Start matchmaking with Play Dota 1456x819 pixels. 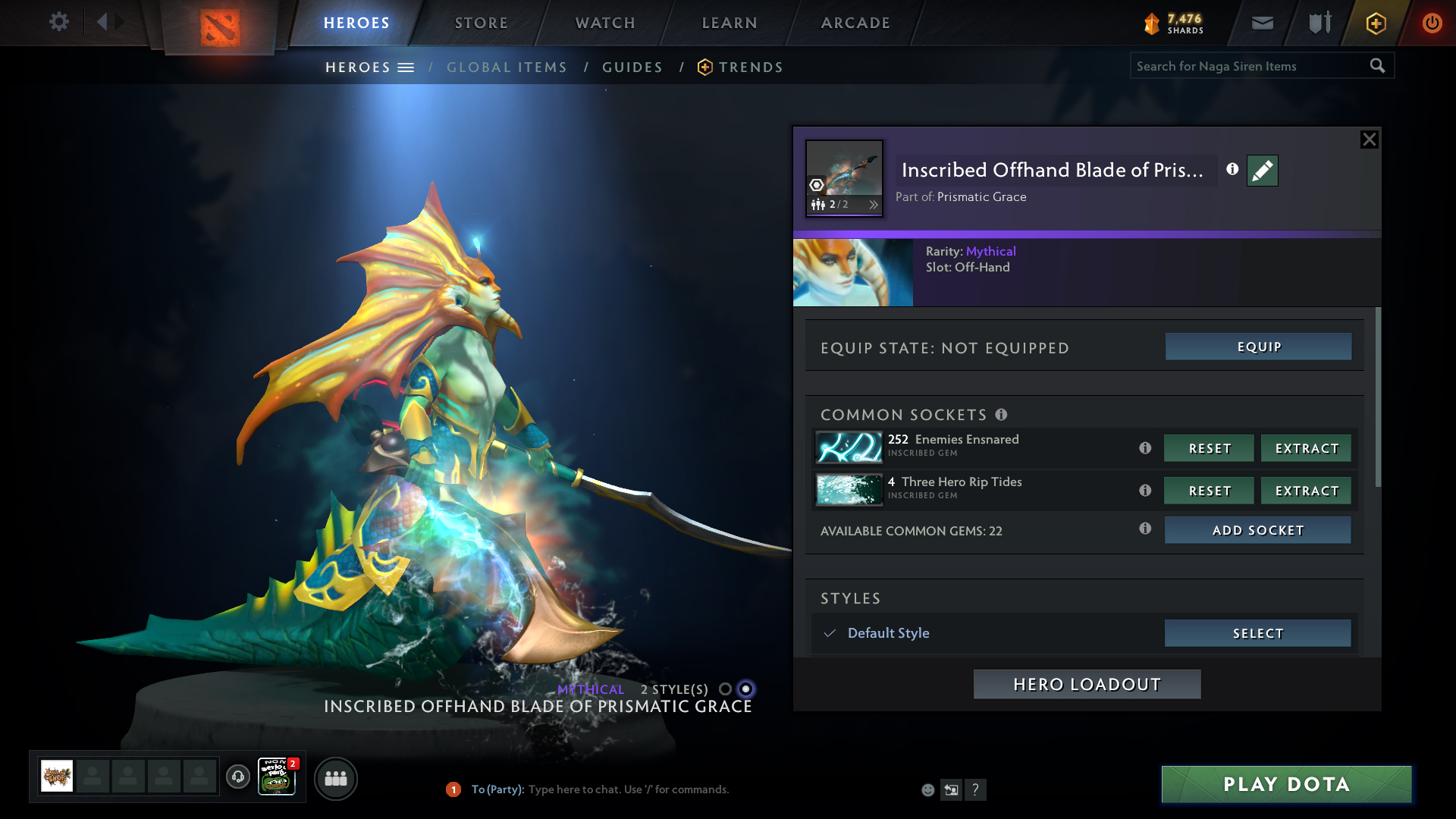tap(1286, 784)
